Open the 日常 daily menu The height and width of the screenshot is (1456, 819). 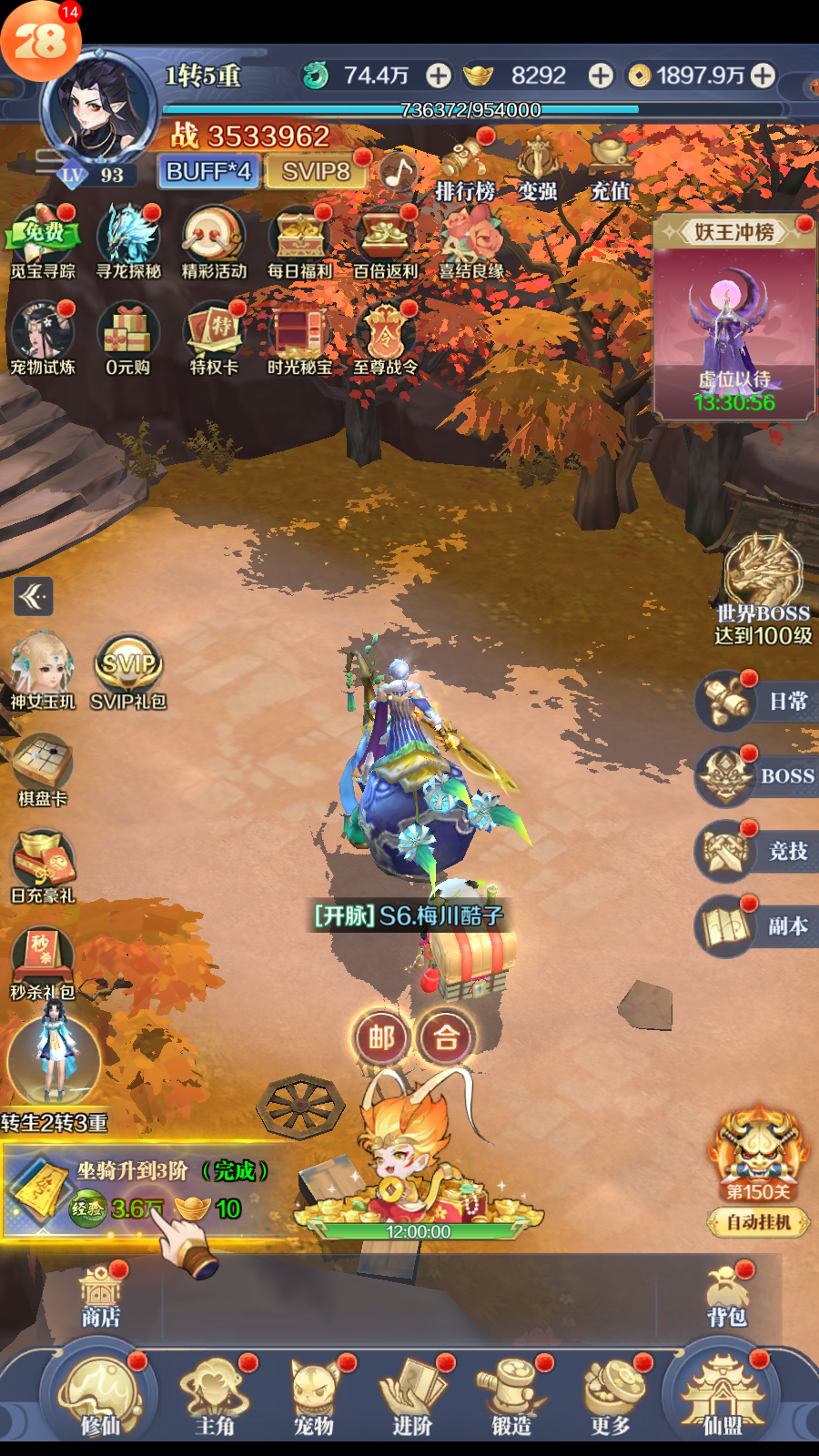click(x=755, y=702)
